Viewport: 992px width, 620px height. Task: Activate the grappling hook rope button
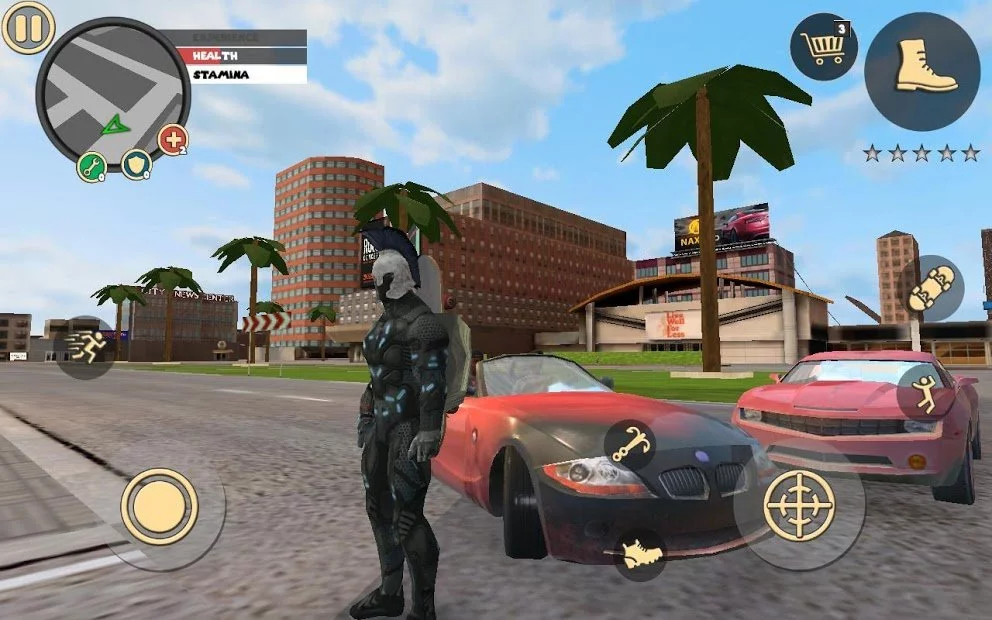(630, 445)
